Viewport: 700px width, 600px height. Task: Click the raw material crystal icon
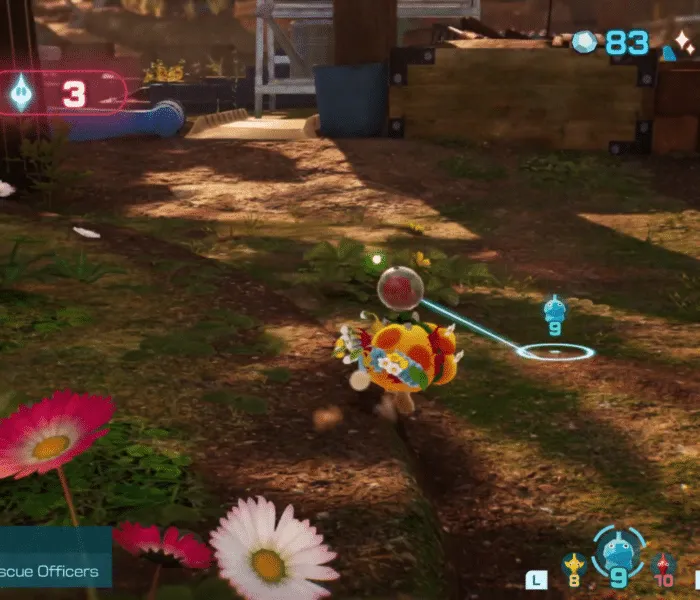(x=585, y=42)
